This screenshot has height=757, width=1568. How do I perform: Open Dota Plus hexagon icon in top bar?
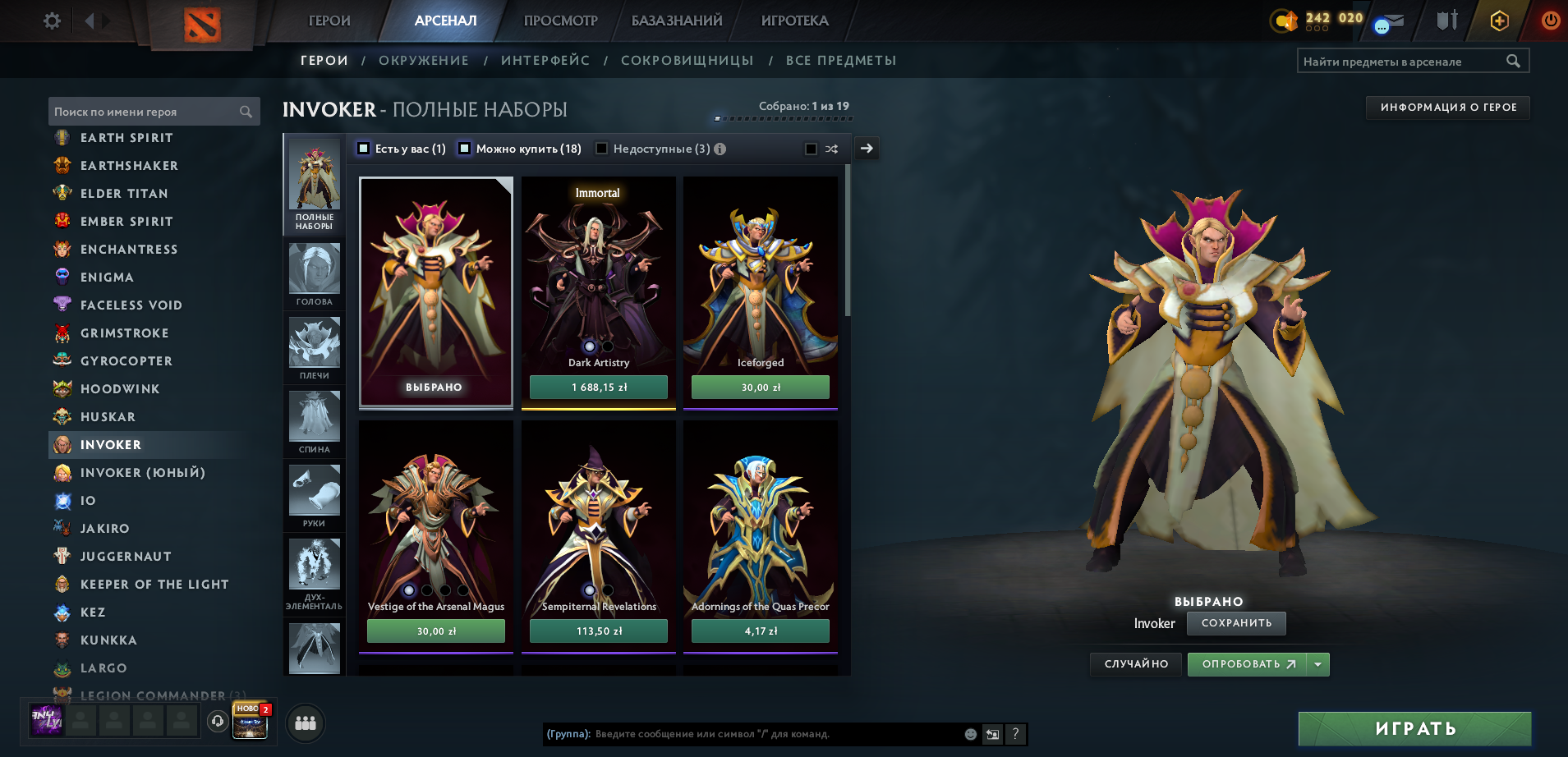[1498, 21]
